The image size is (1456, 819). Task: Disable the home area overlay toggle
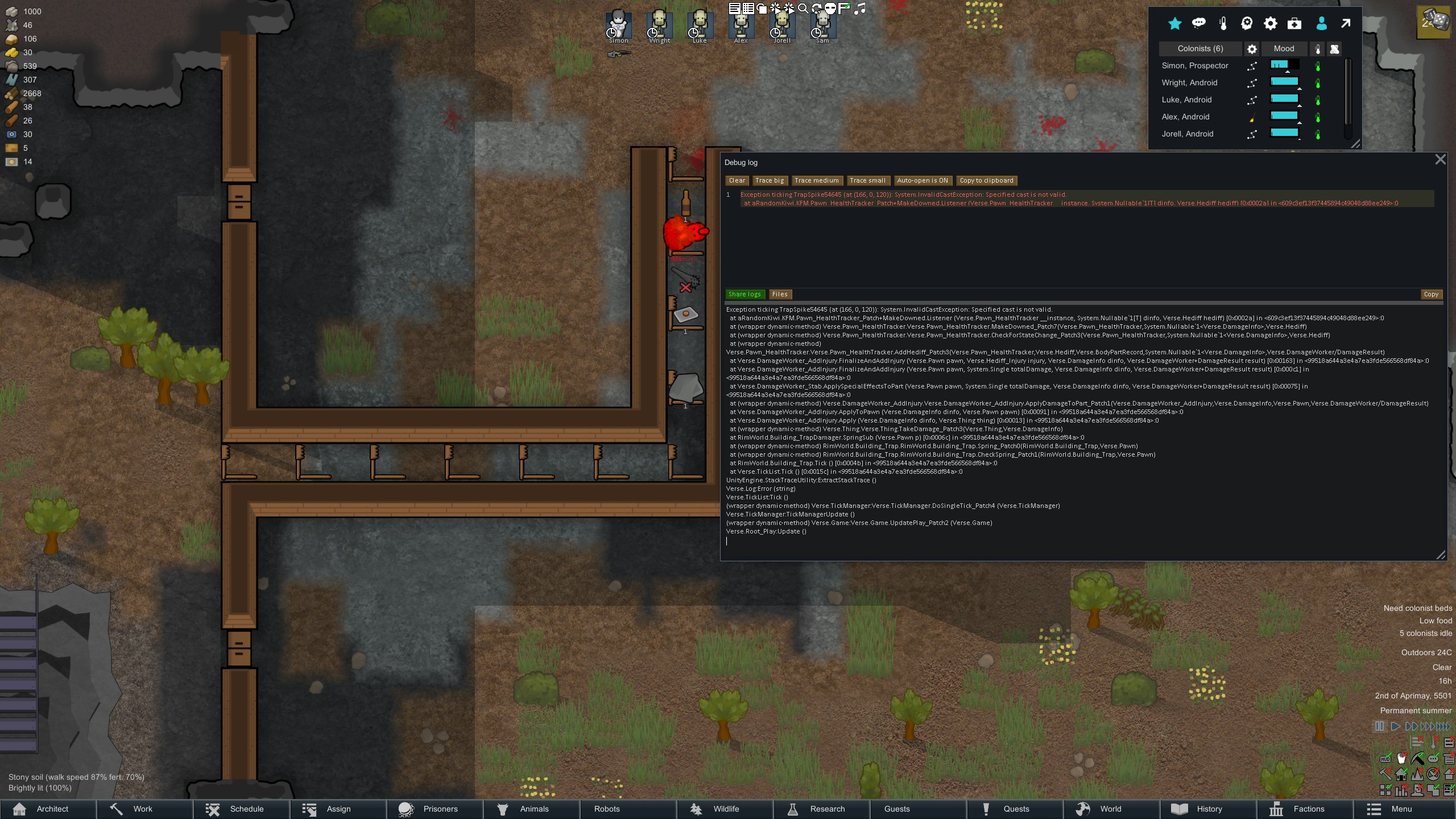coord(1401,774)
